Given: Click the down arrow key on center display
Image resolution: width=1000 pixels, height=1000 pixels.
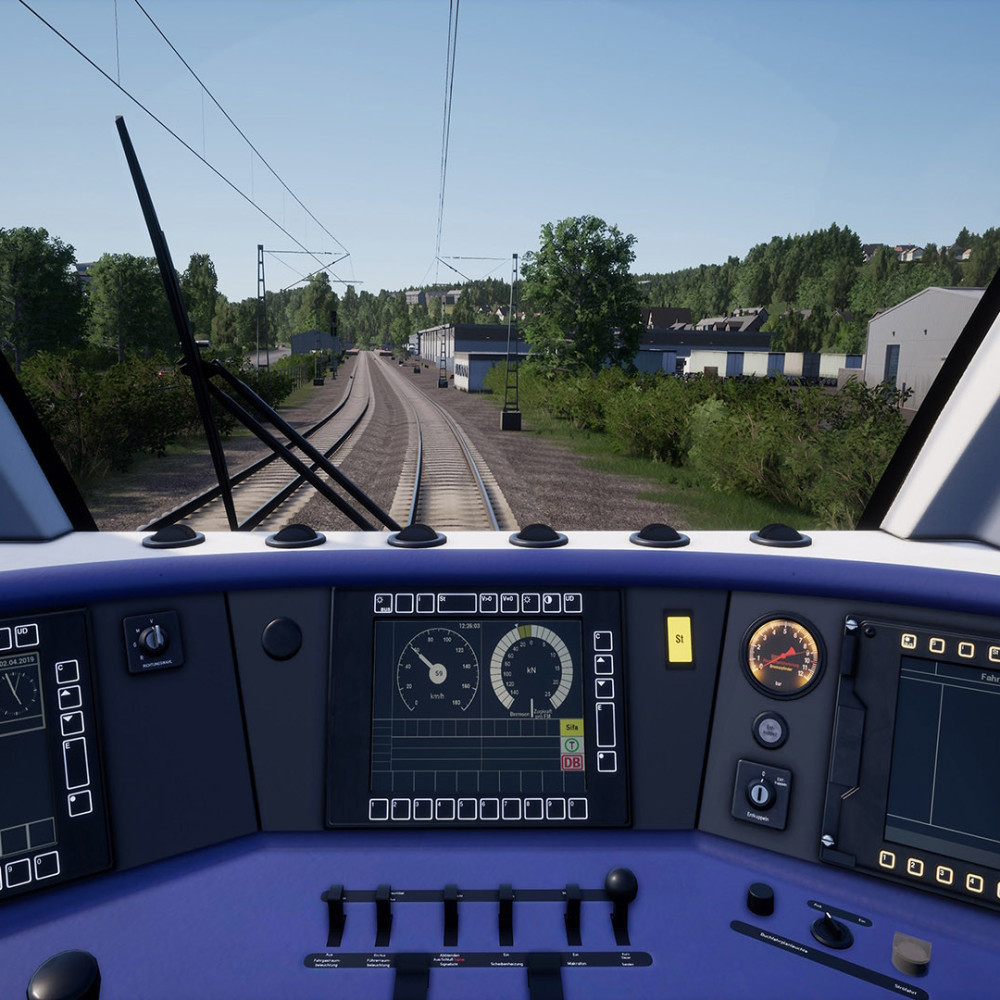Looking at the screenshot, I should 603,688.
